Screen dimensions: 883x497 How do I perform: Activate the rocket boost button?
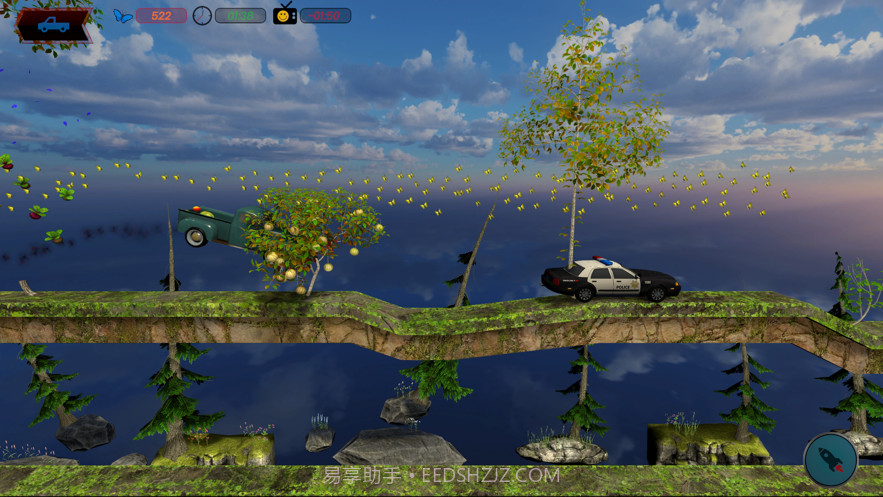(x=830, y=459)
